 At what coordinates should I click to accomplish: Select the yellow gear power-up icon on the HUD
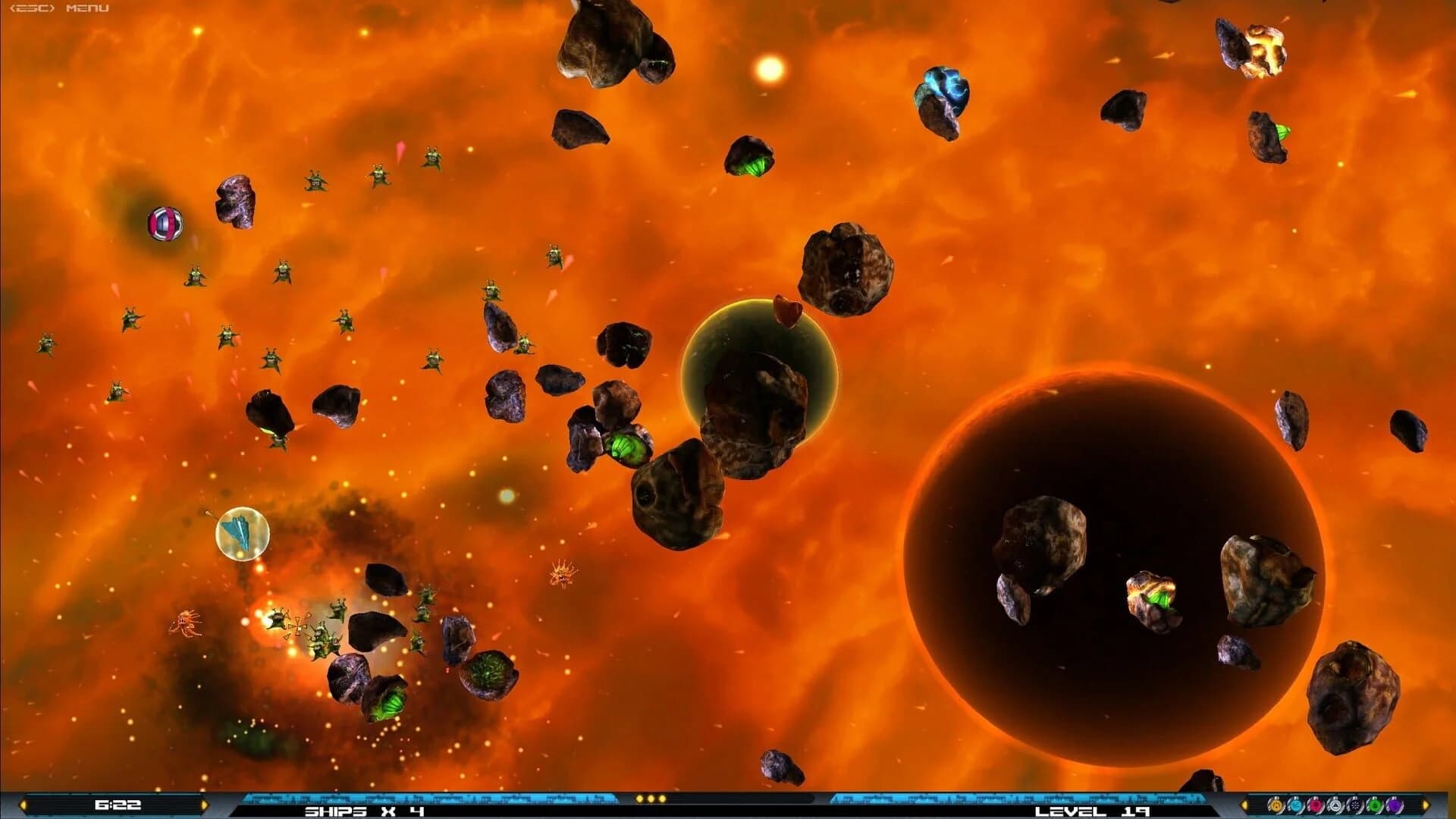tap(1276, 806)
